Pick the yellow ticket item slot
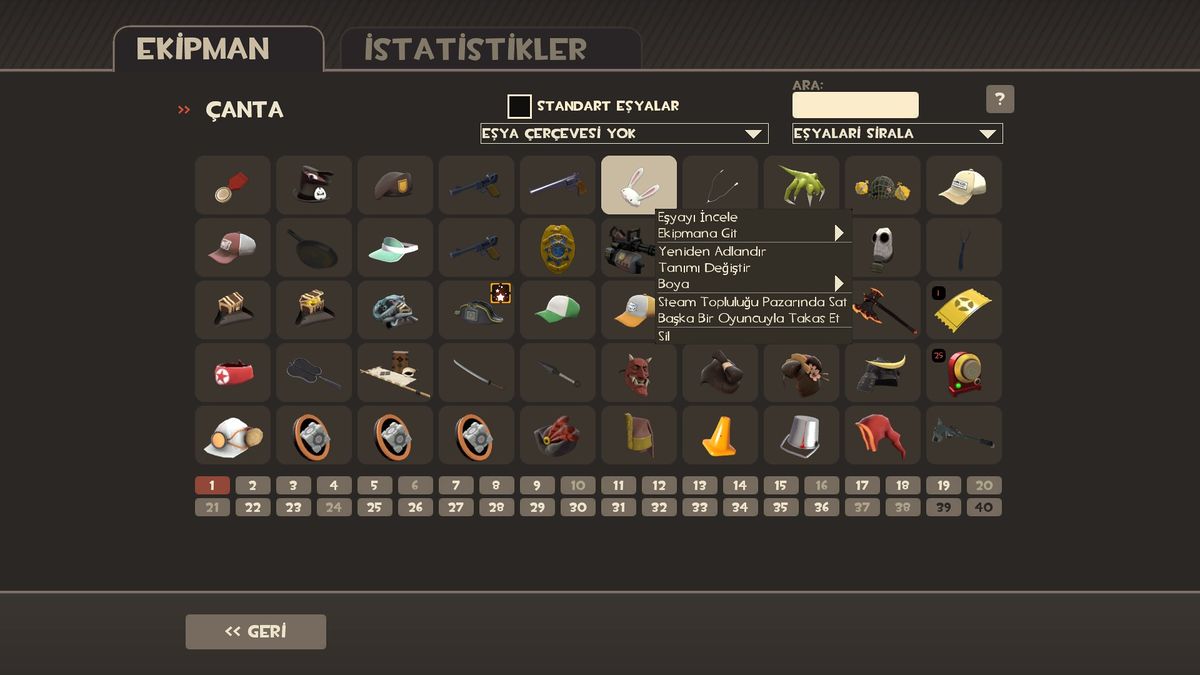This screenshot has height=675, width=1200. 963,310
